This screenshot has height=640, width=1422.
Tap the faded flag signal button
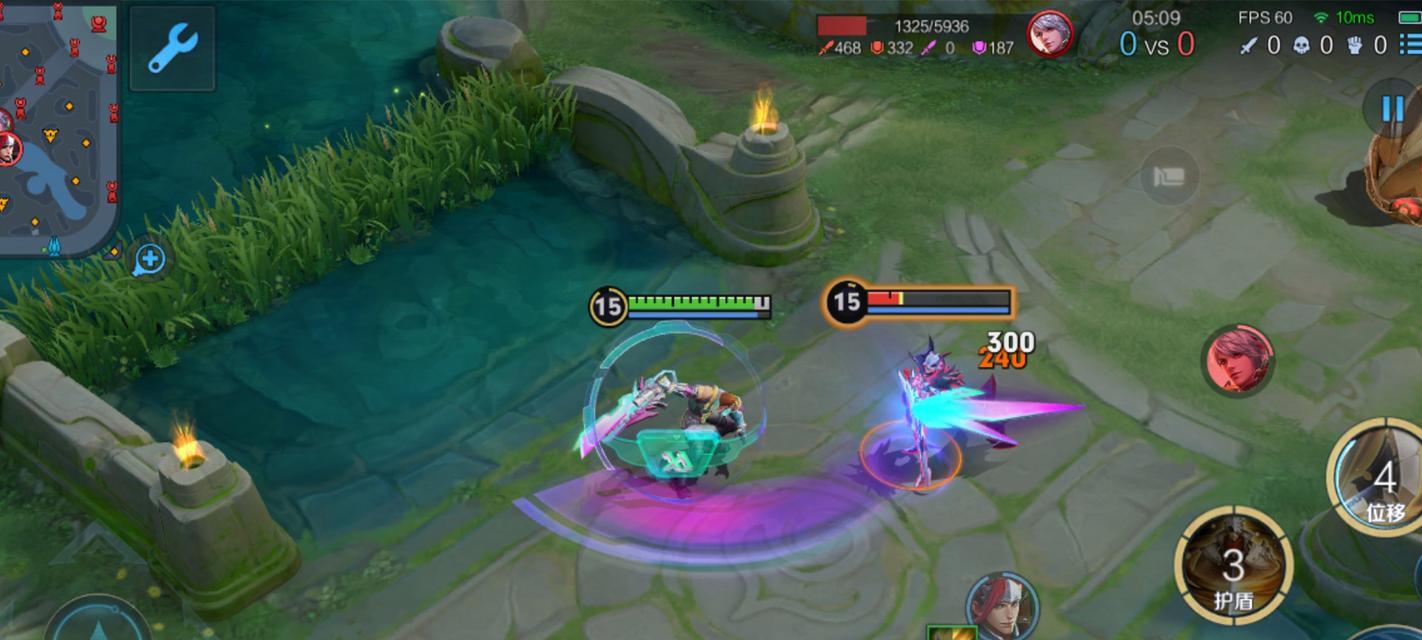tap(1168, 177)
